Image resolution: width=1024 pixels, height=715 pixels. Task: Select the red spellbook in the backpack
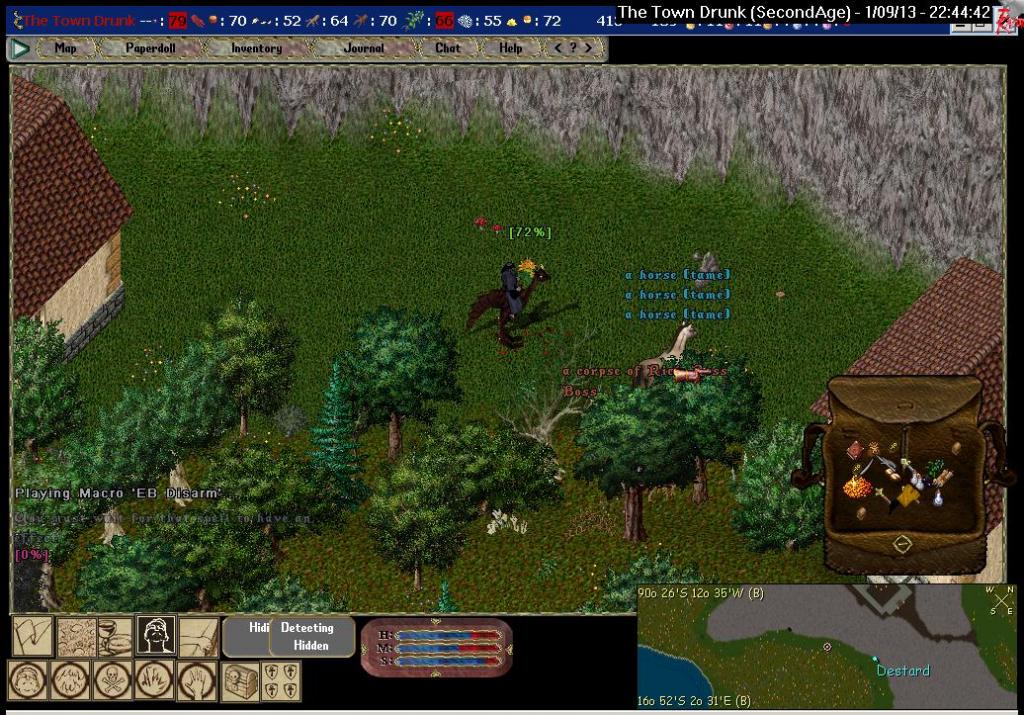(853, 451)
